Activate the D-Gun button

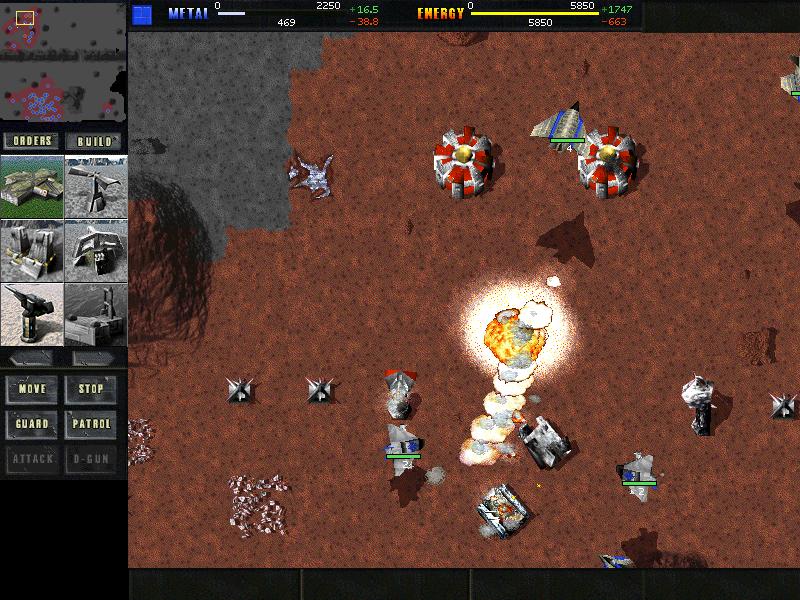tap(92, 459)
